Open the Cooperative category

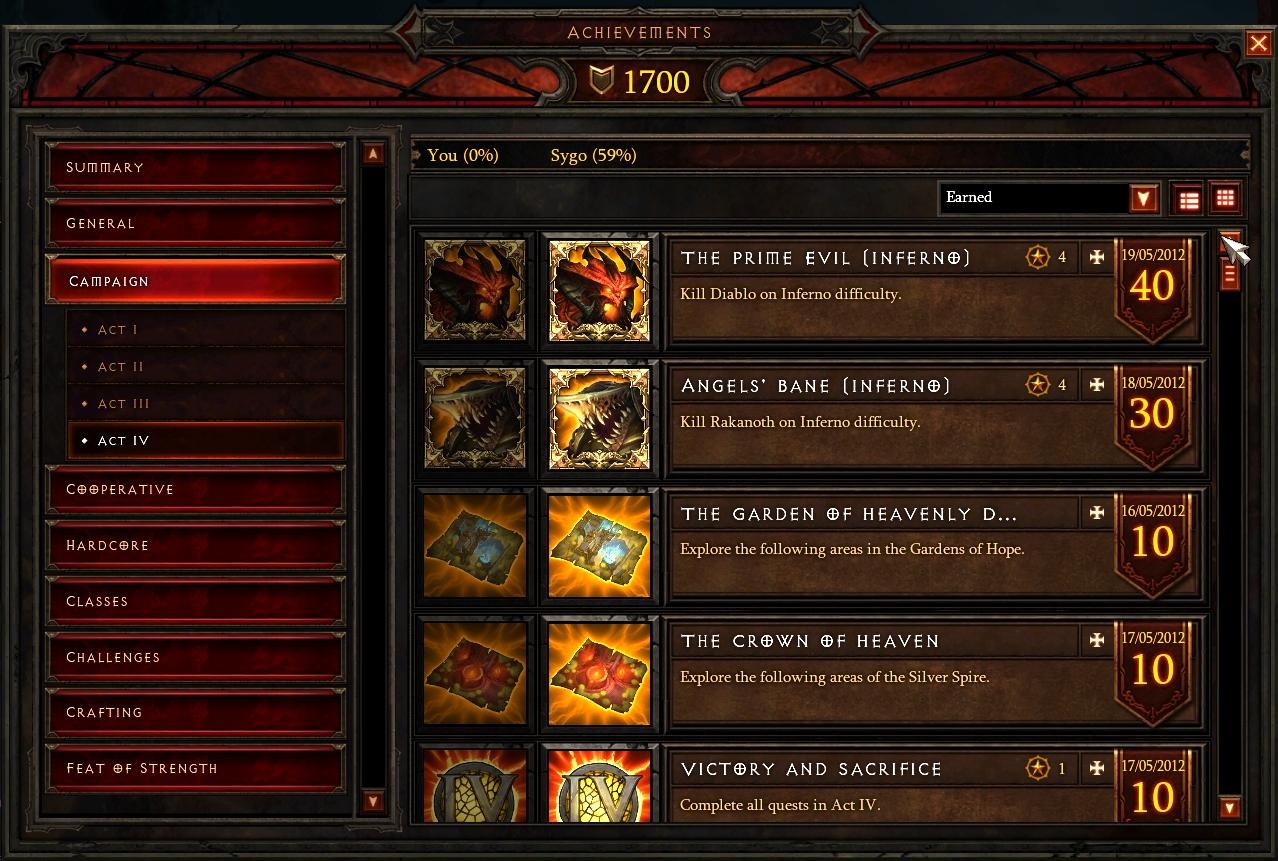coord(195,489)
